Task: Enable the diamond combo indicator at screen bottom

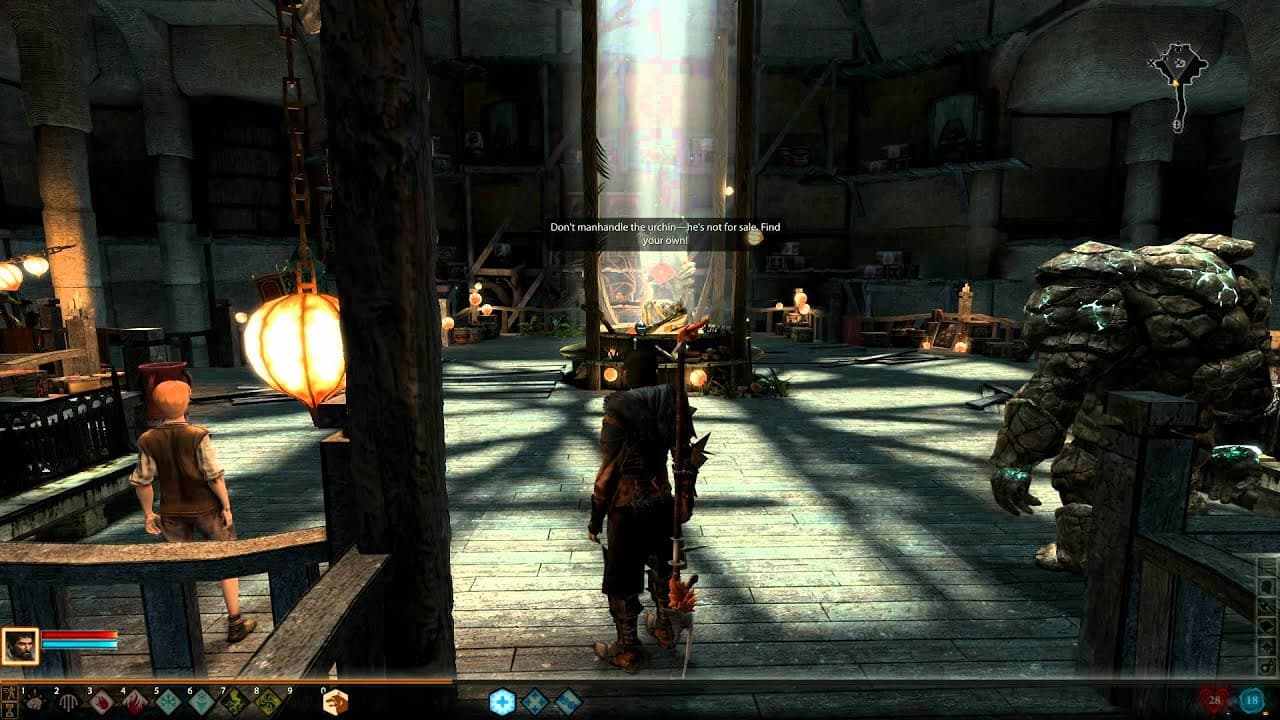Action: pos(534,701)
